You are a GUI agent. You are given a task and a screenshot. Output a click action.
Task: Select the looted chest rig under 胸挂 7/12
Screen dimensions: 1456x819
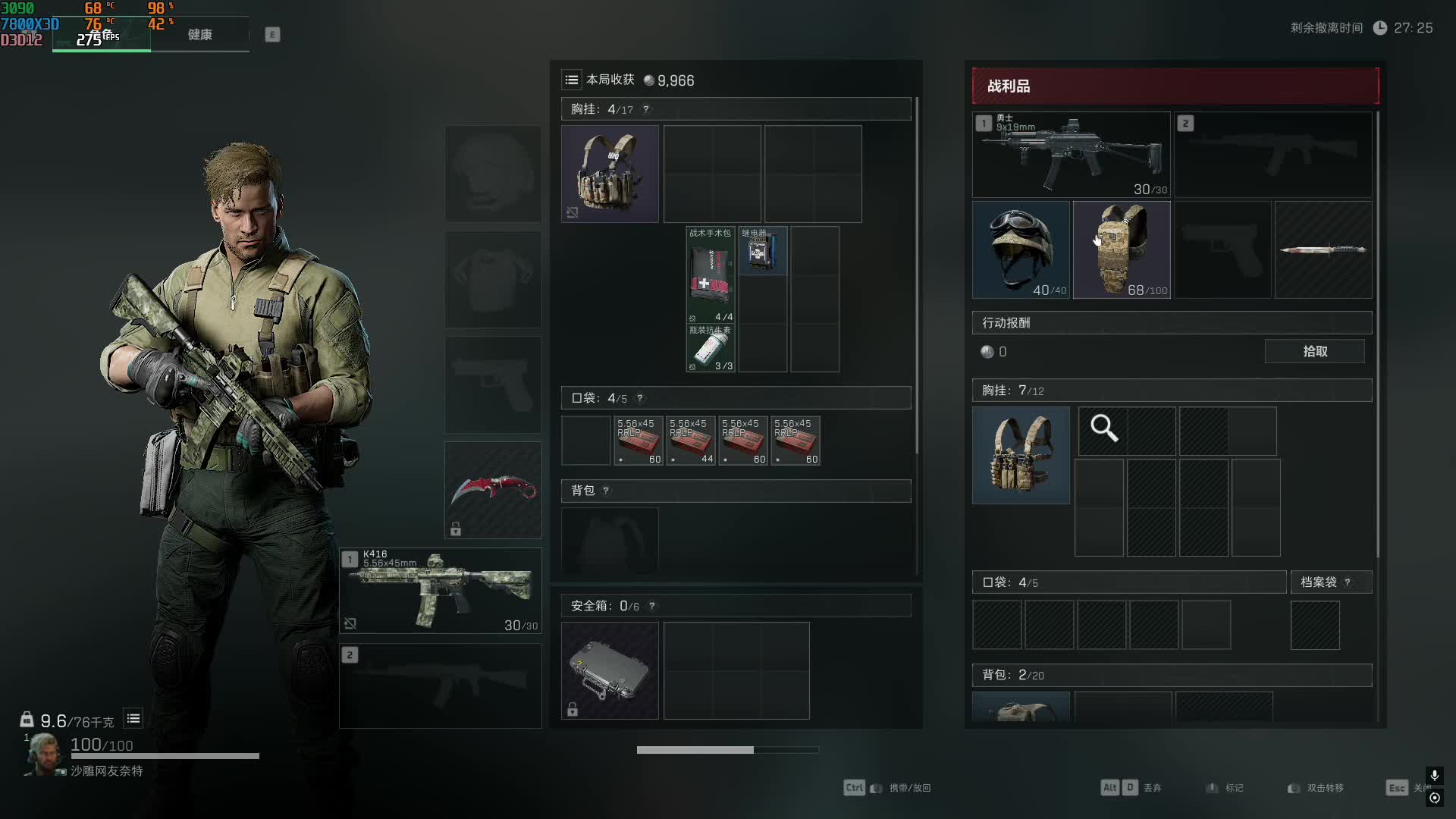(x=1021, y=455)
